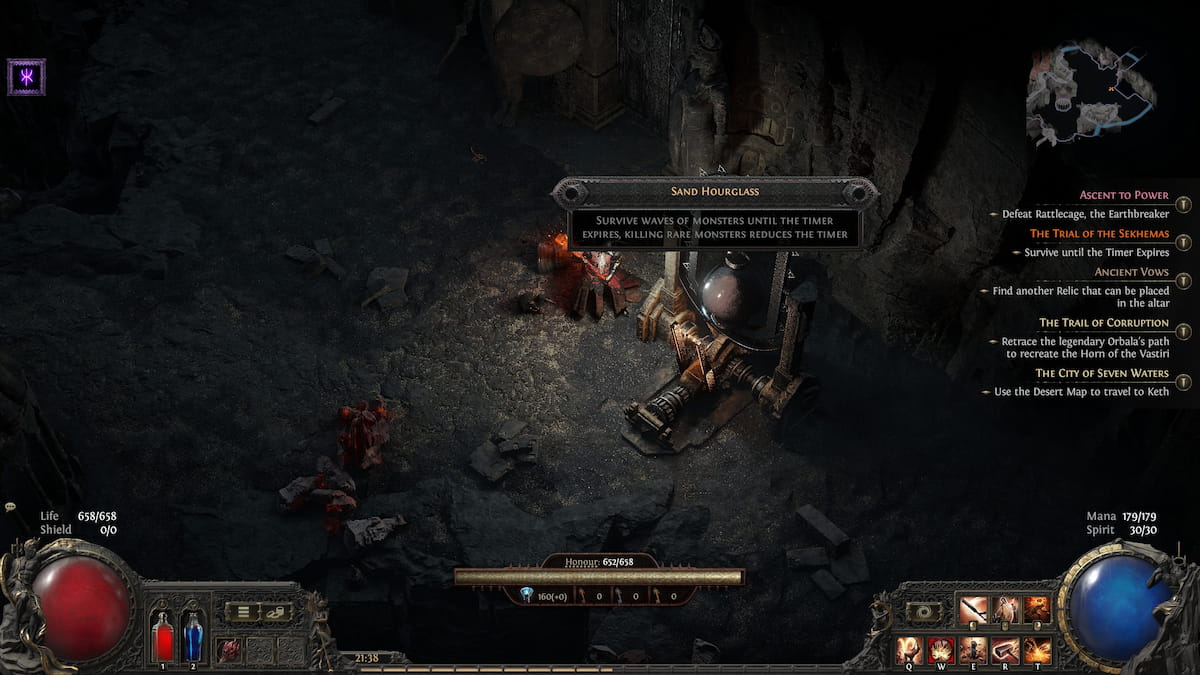Activate the R hammer skill
1200x675 pixels.
pyautogui.click(x=1005, y=650)
